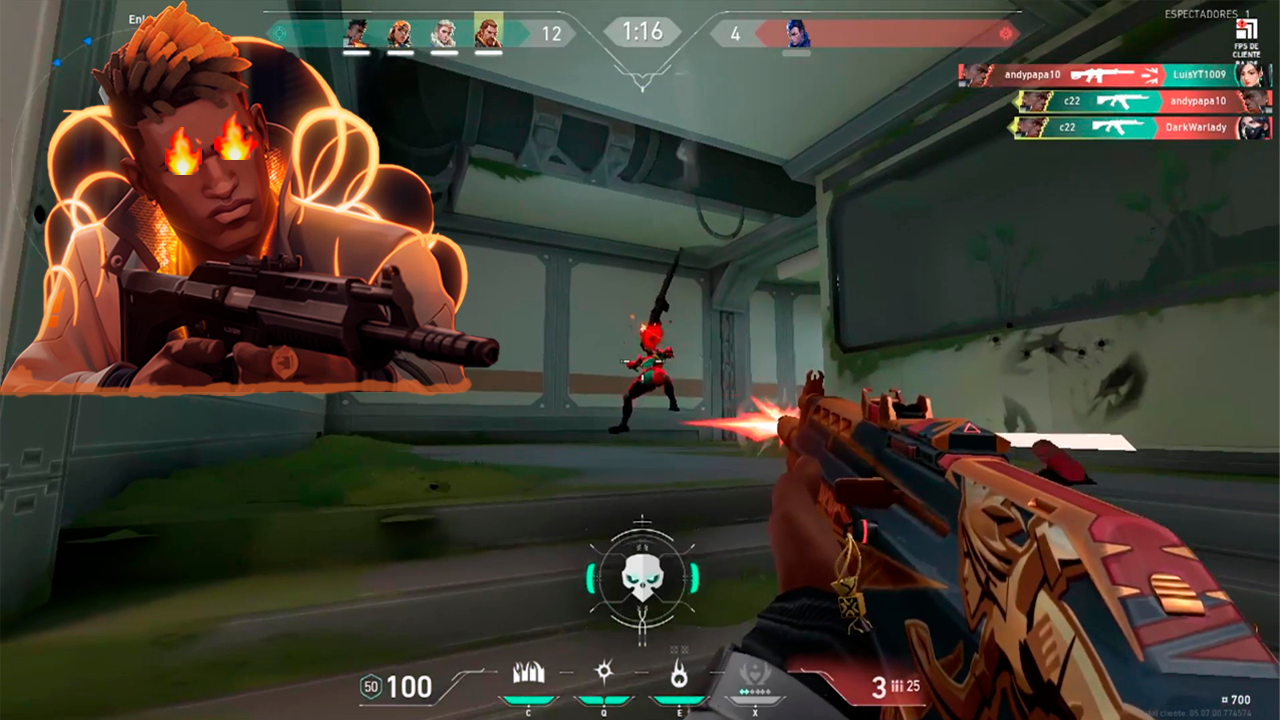Viewport: 1280px width, 720px height.
Task: Choose the white-haired teammate portrait
Action: (443, 34)
